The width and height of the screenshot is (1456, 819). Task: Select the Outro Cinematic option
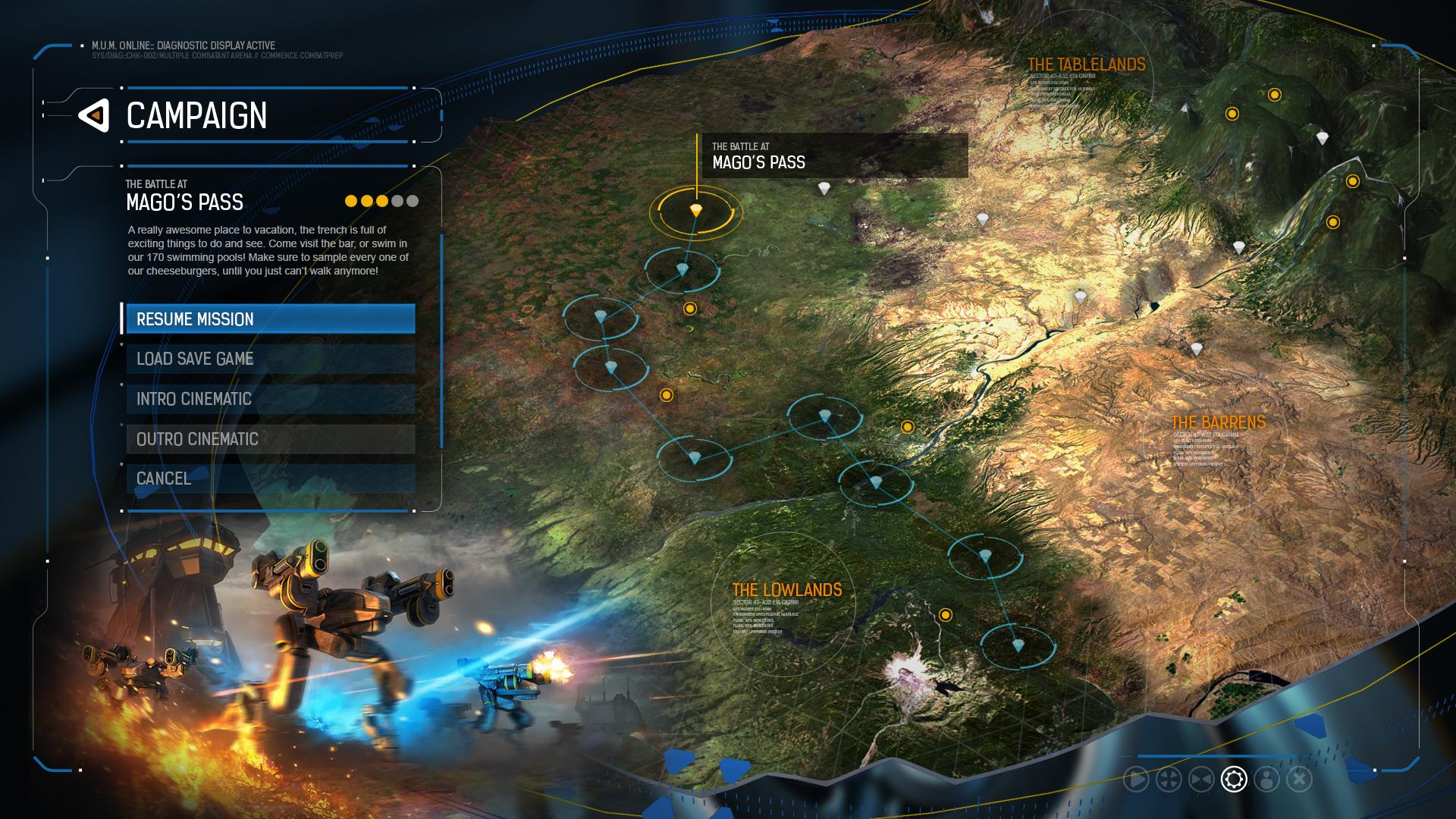coord(270,439)
